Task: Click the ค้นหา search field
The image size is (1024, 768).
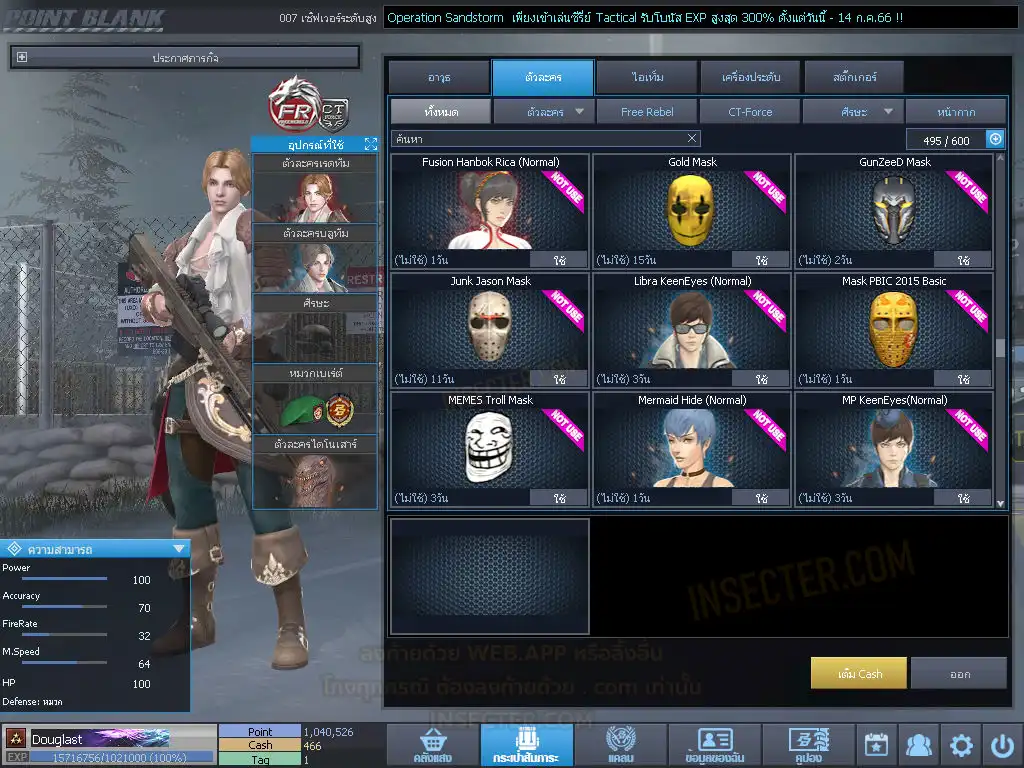Action: pos(540,138)
